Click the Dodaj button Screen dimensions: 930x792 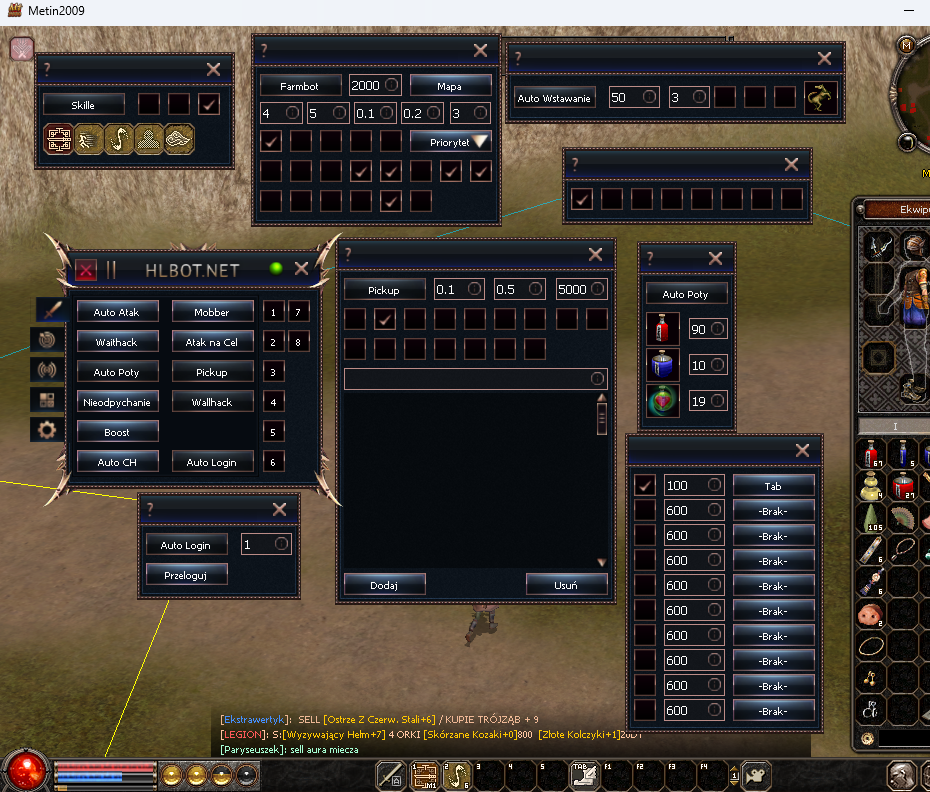click(385, 585)
